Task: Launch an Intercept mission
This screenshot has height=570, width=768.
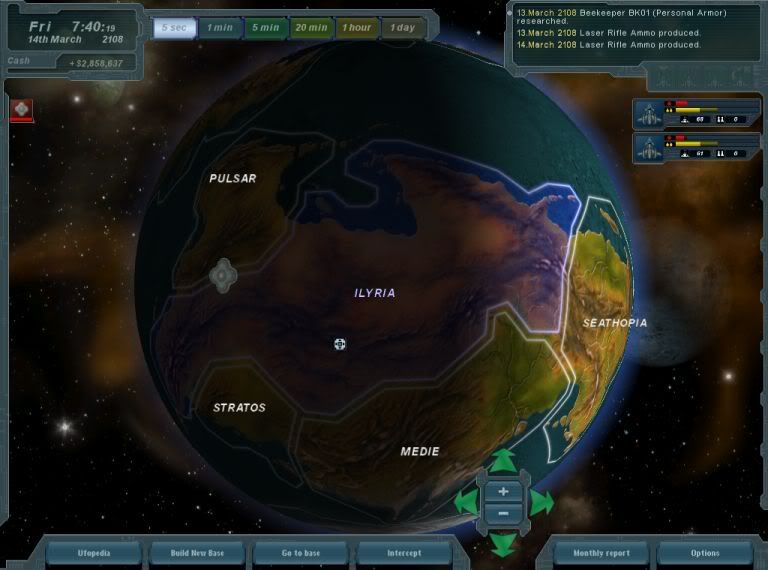Action: (404, 553)
